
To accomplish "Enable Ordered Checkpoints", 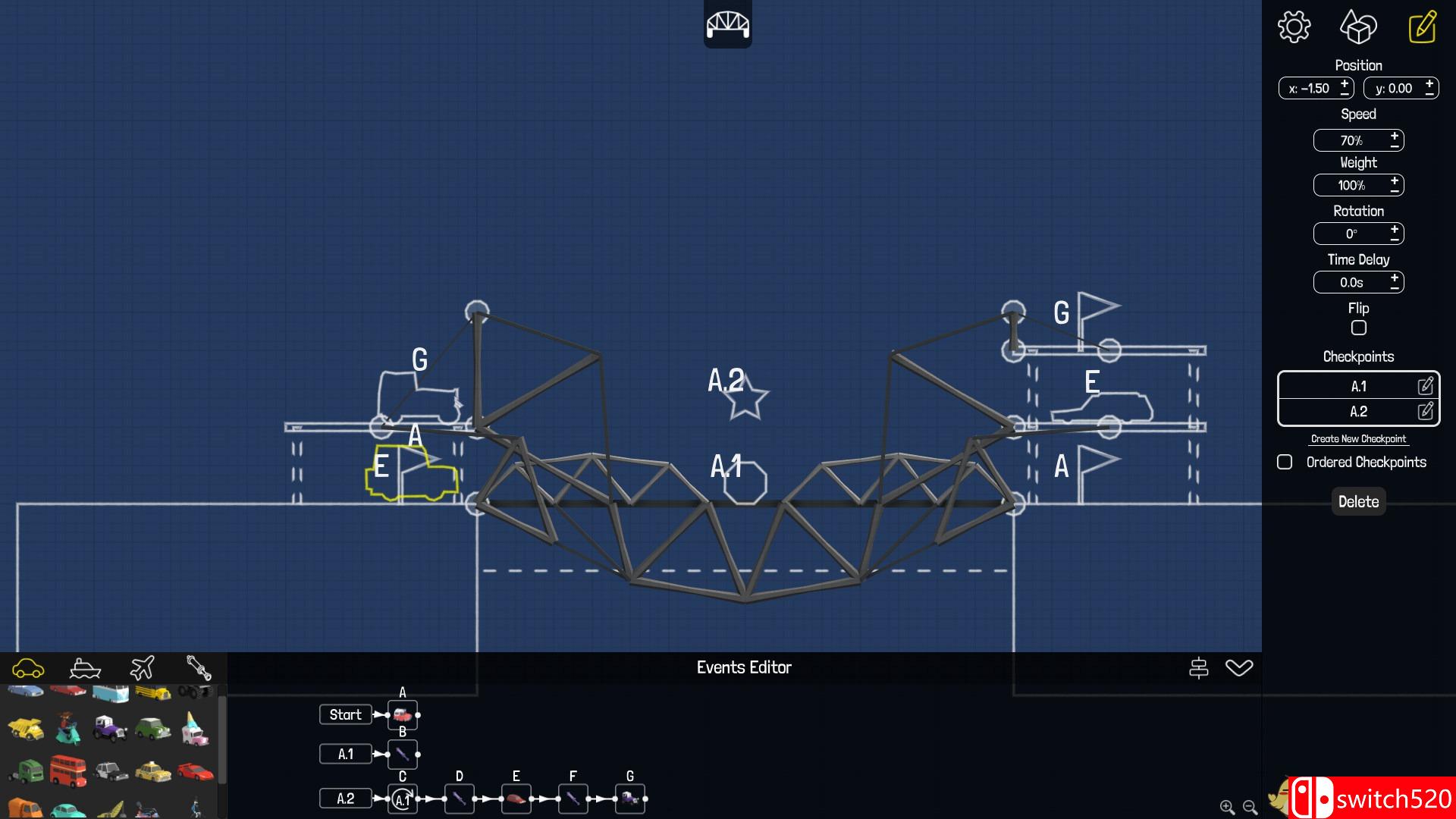I will coord(1285,462).
